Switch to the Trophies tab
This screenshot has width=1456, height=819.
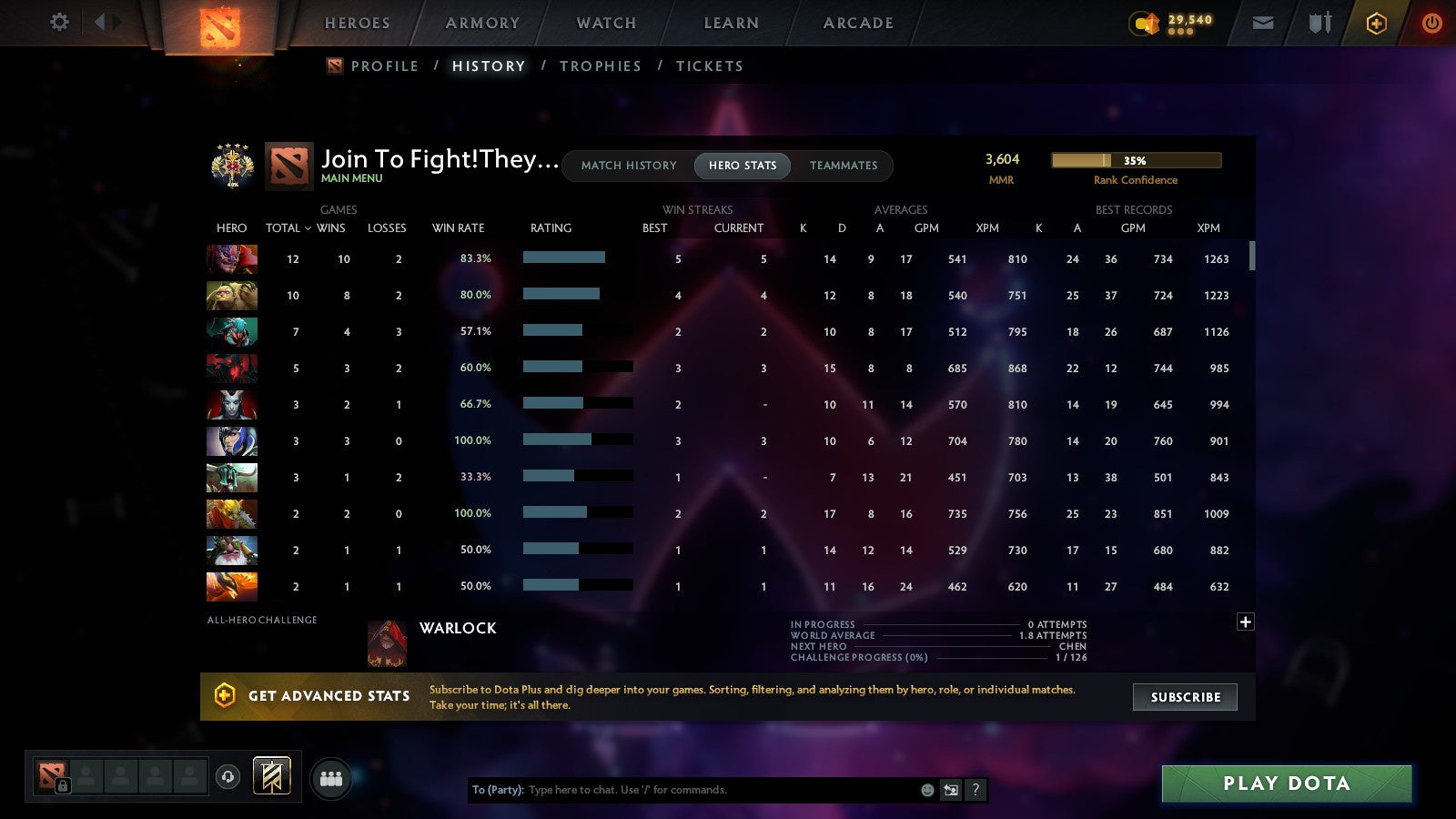(x=601, y=66)
